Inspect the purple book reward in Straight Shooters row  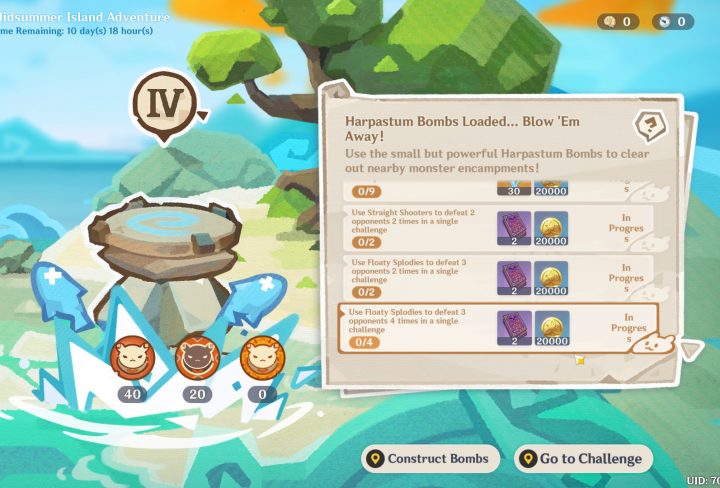click(515, 226)
